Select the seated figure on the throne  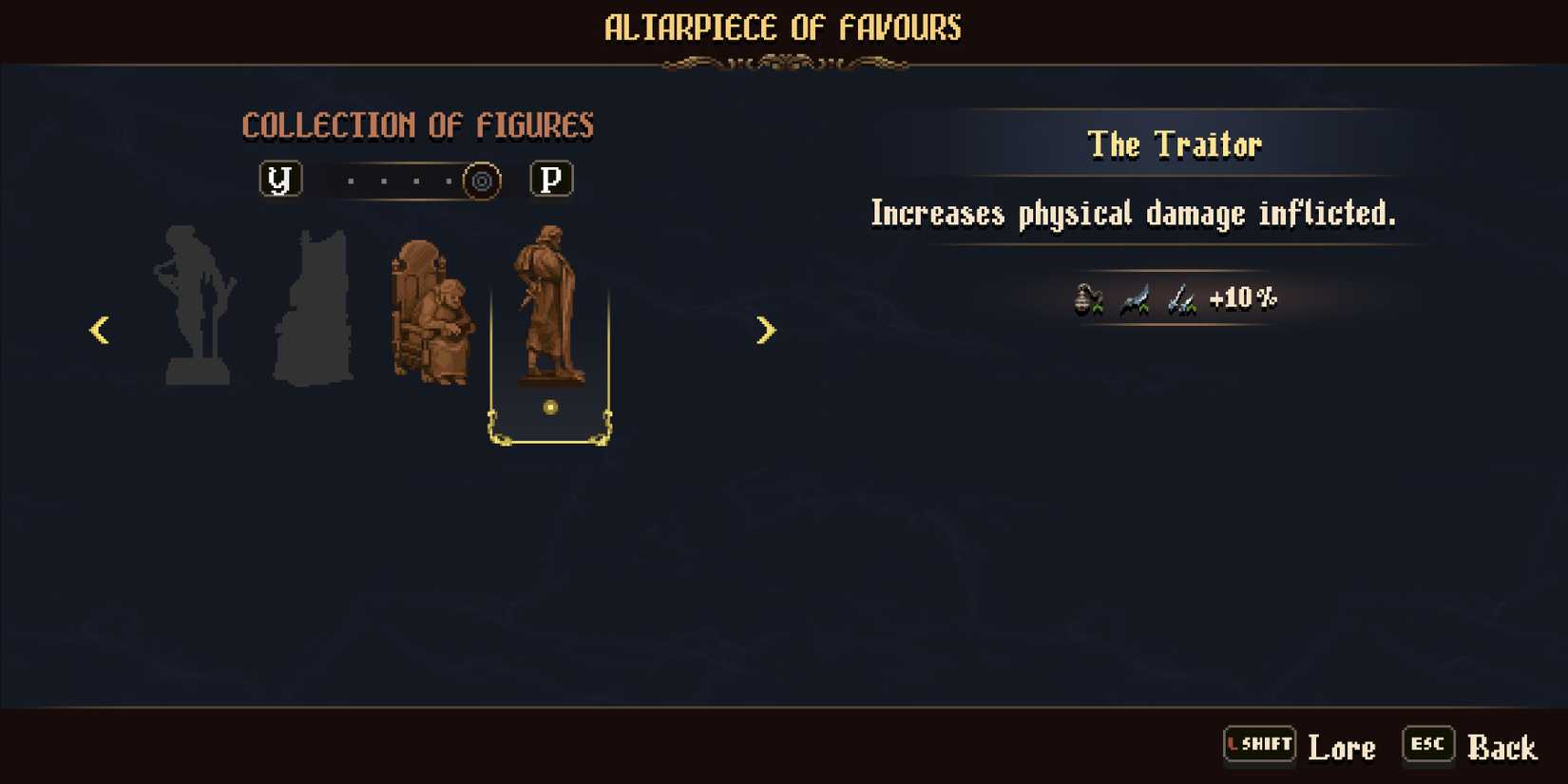tap(432, 309)
